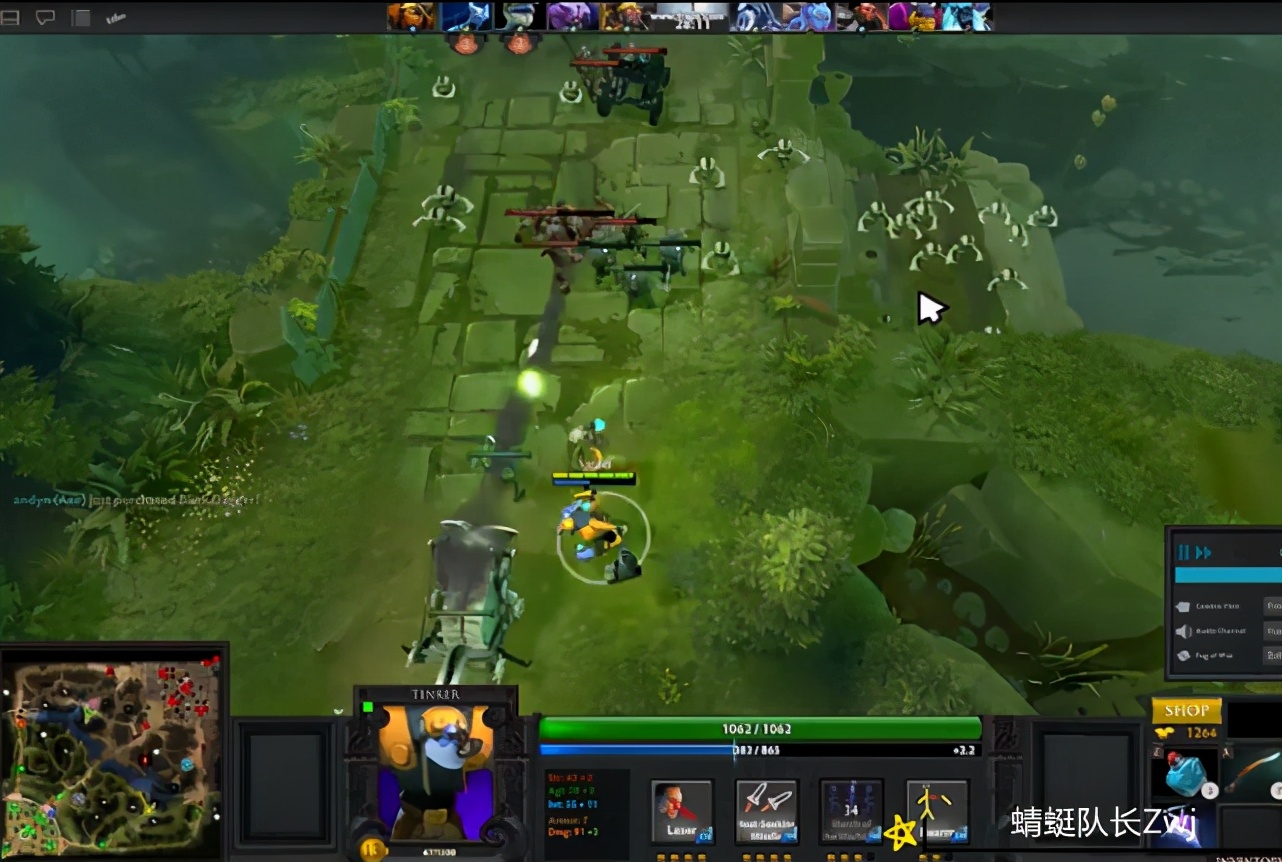Open the SHOP panel
Screen dimensions: 1282x862
1189,712
